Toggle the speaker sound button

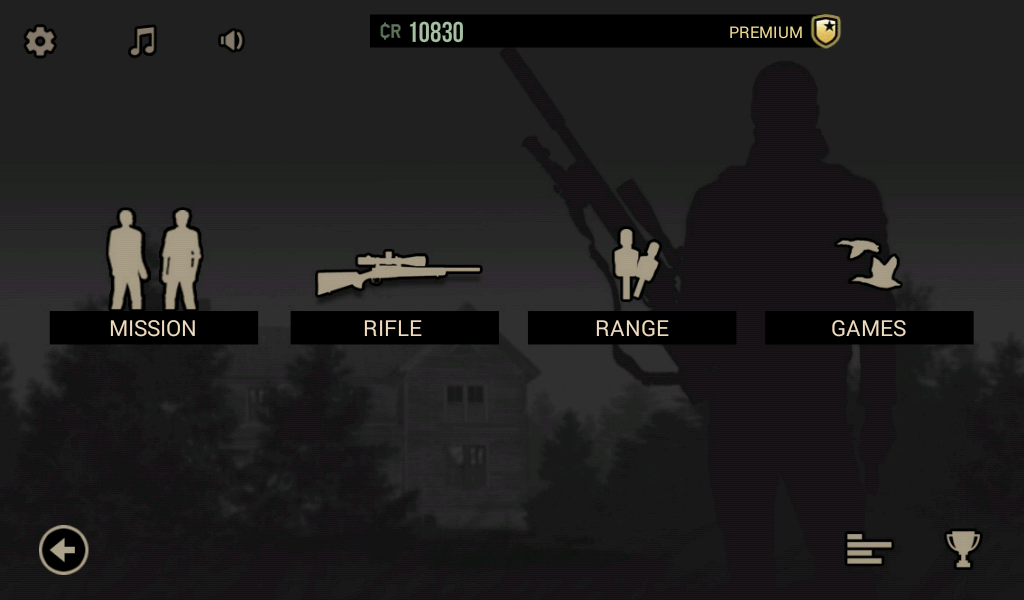[x=231, y=41]
